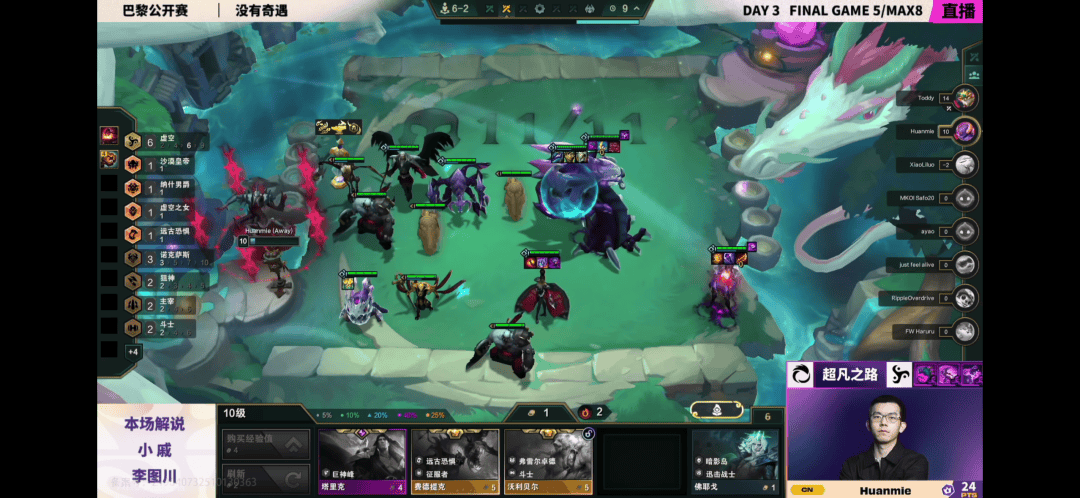Image resolution: width=1080 pixels, height=498 pixels.
Task: Buy the 沃利贝尔 shop card
Action: [x=548, y=459]
